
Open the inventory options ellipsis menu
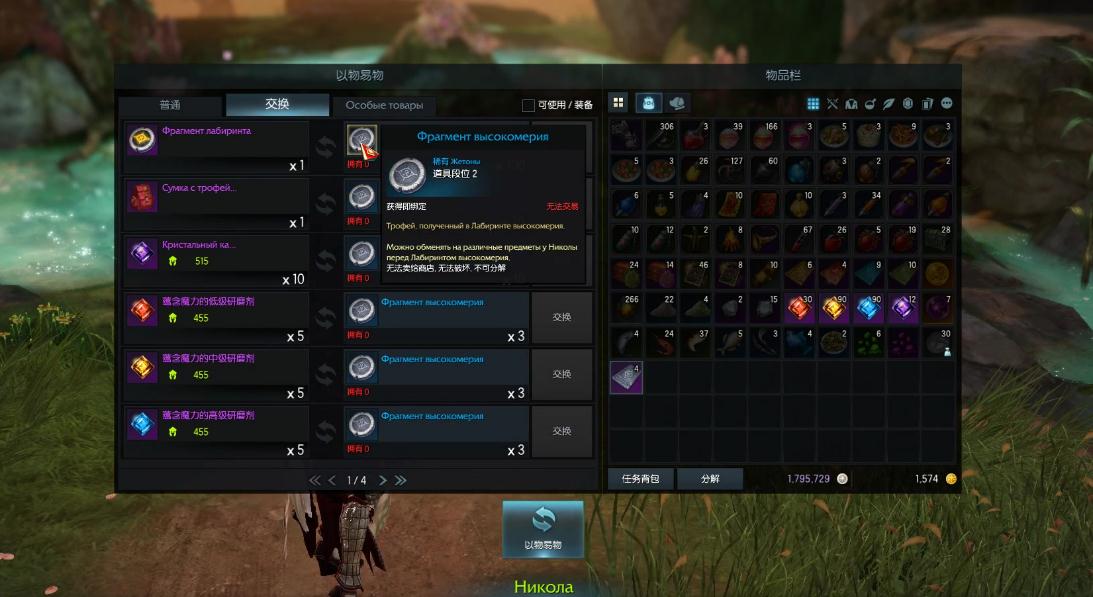click(x=946, y=103)
